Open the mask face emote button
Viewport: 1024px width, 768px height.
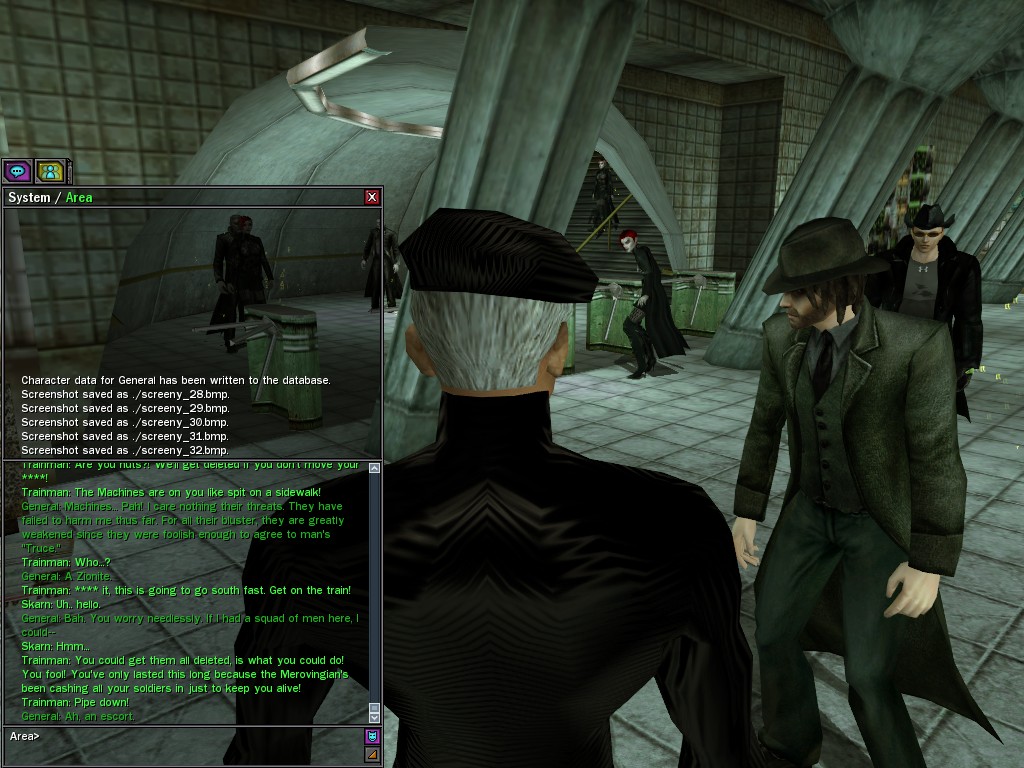click(x=372, y=737)
